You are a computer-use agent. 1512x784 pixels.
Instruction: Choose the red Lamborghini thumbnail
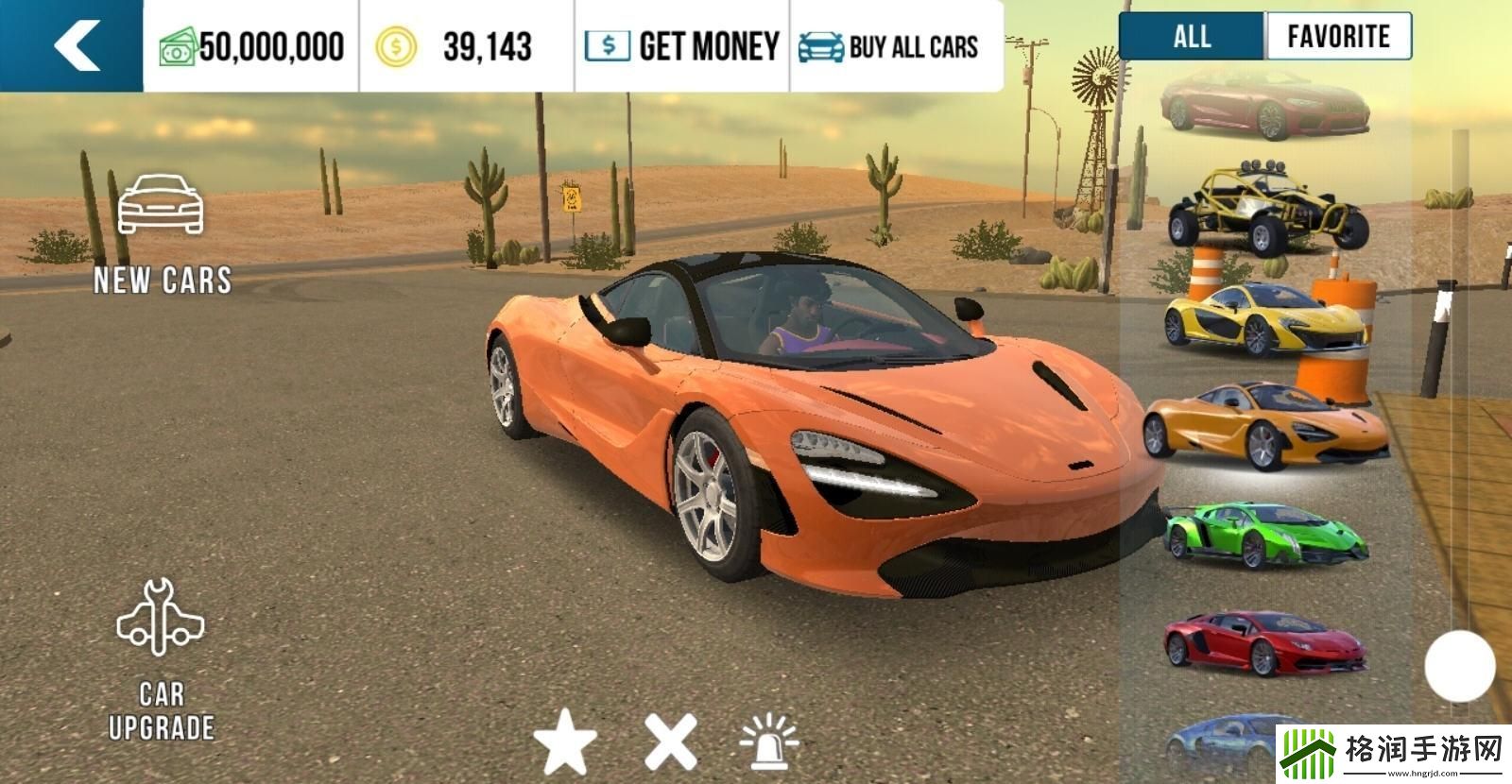(x=1264, y=642)
